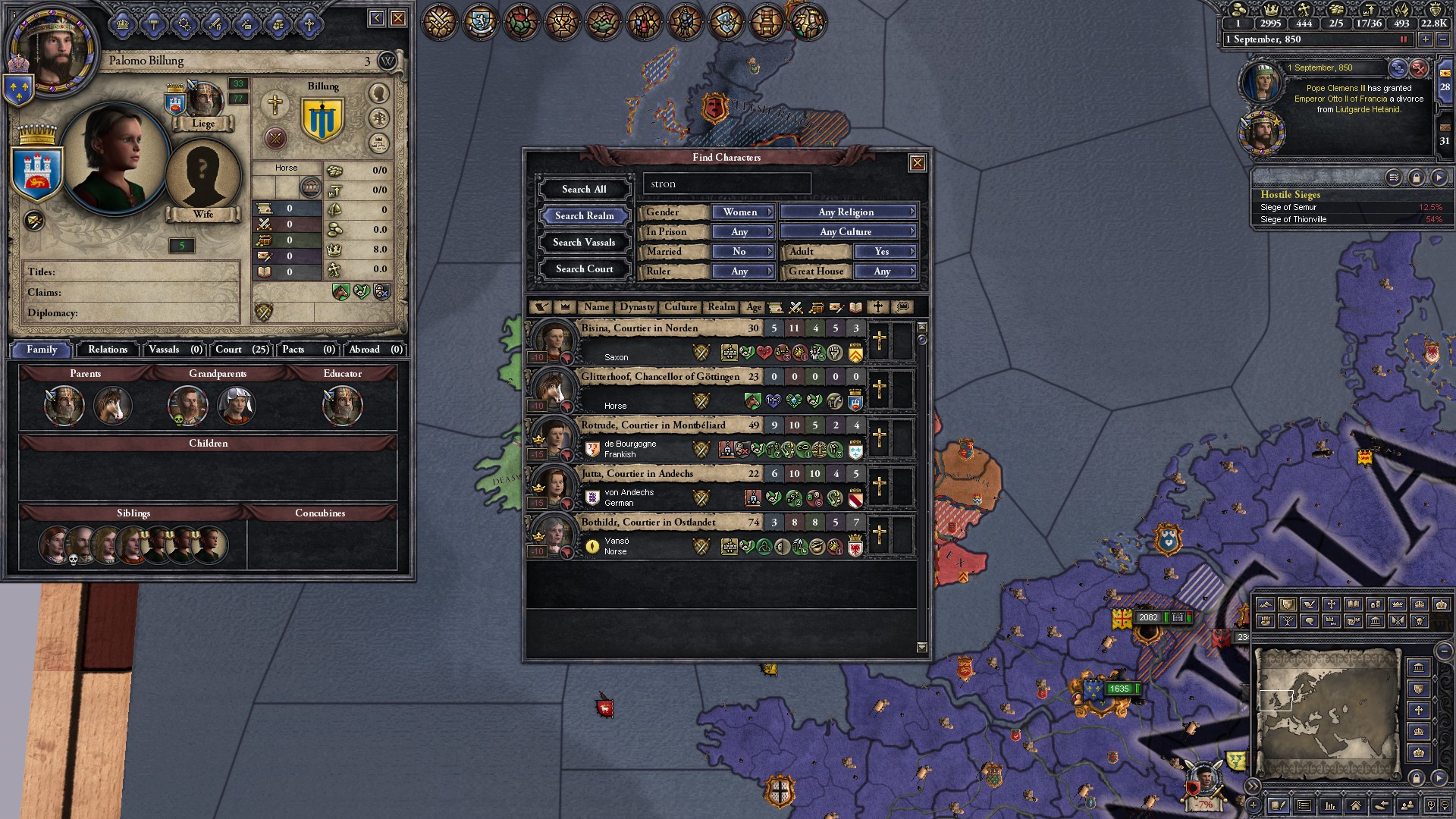Click the world minimap
The width and height of the screenshot is (1456, 819).
coord(1326,712)
